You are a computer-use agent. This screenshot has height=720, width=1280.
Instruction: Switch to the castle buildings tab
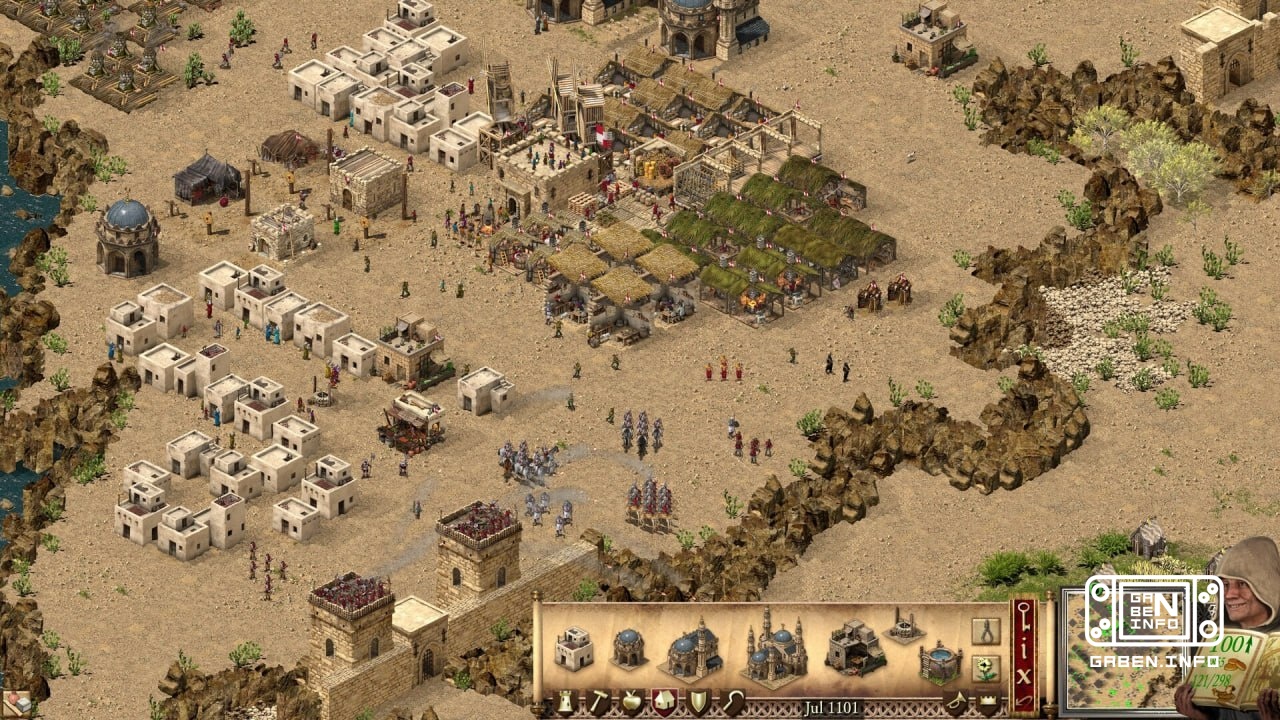click(564, 702)
